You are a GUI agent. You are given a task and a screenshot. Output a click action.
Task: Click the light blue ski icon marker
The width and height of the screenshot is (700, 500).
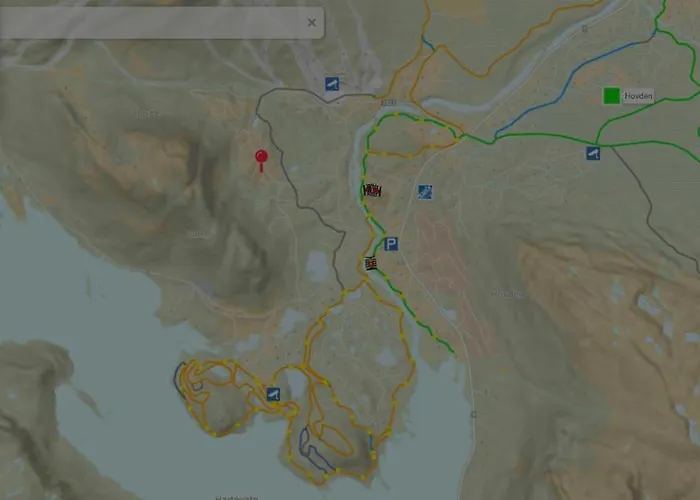point(425,191)
